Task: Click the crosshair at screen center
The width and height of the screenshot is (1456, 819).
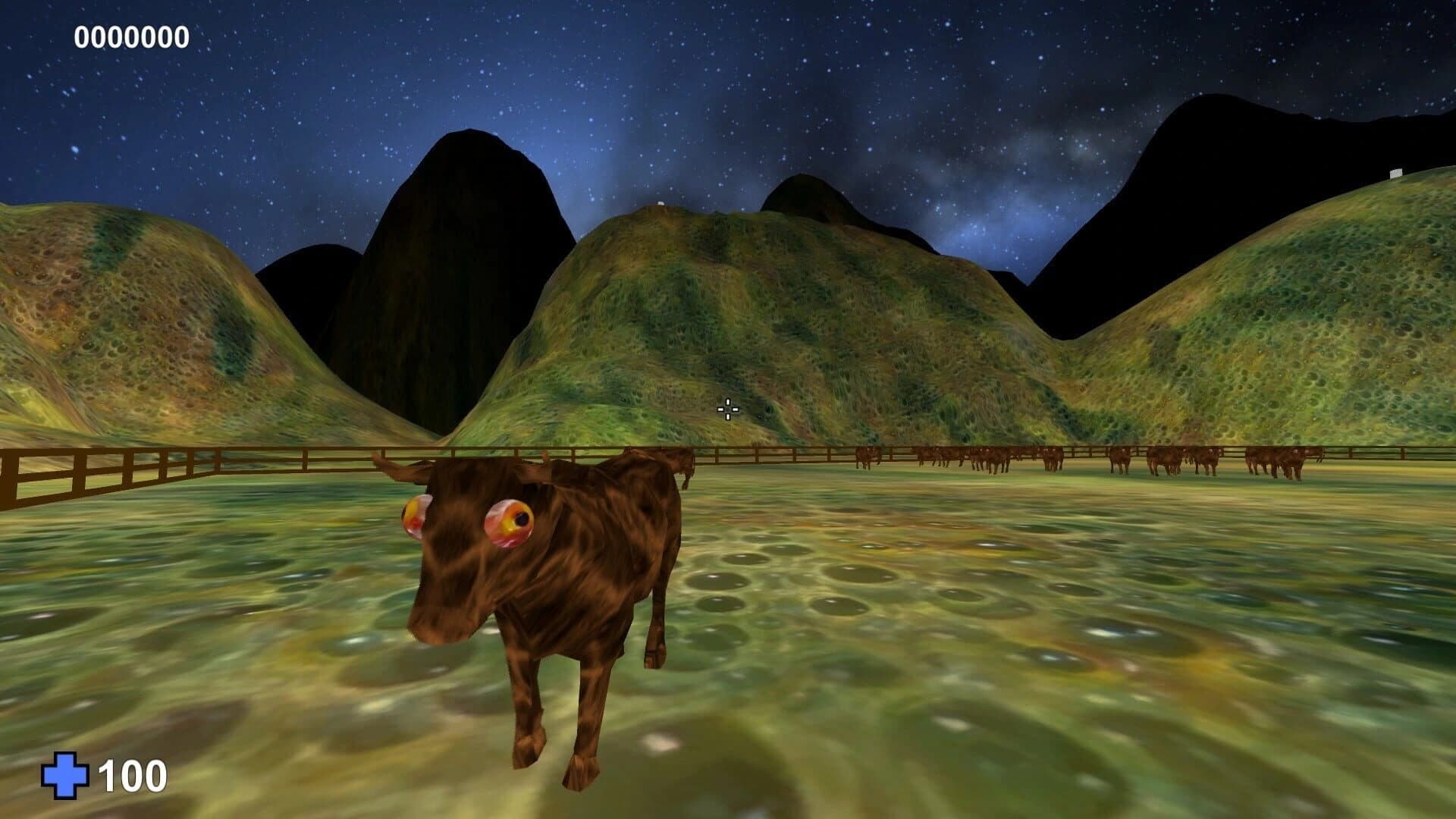Action: 727,409
